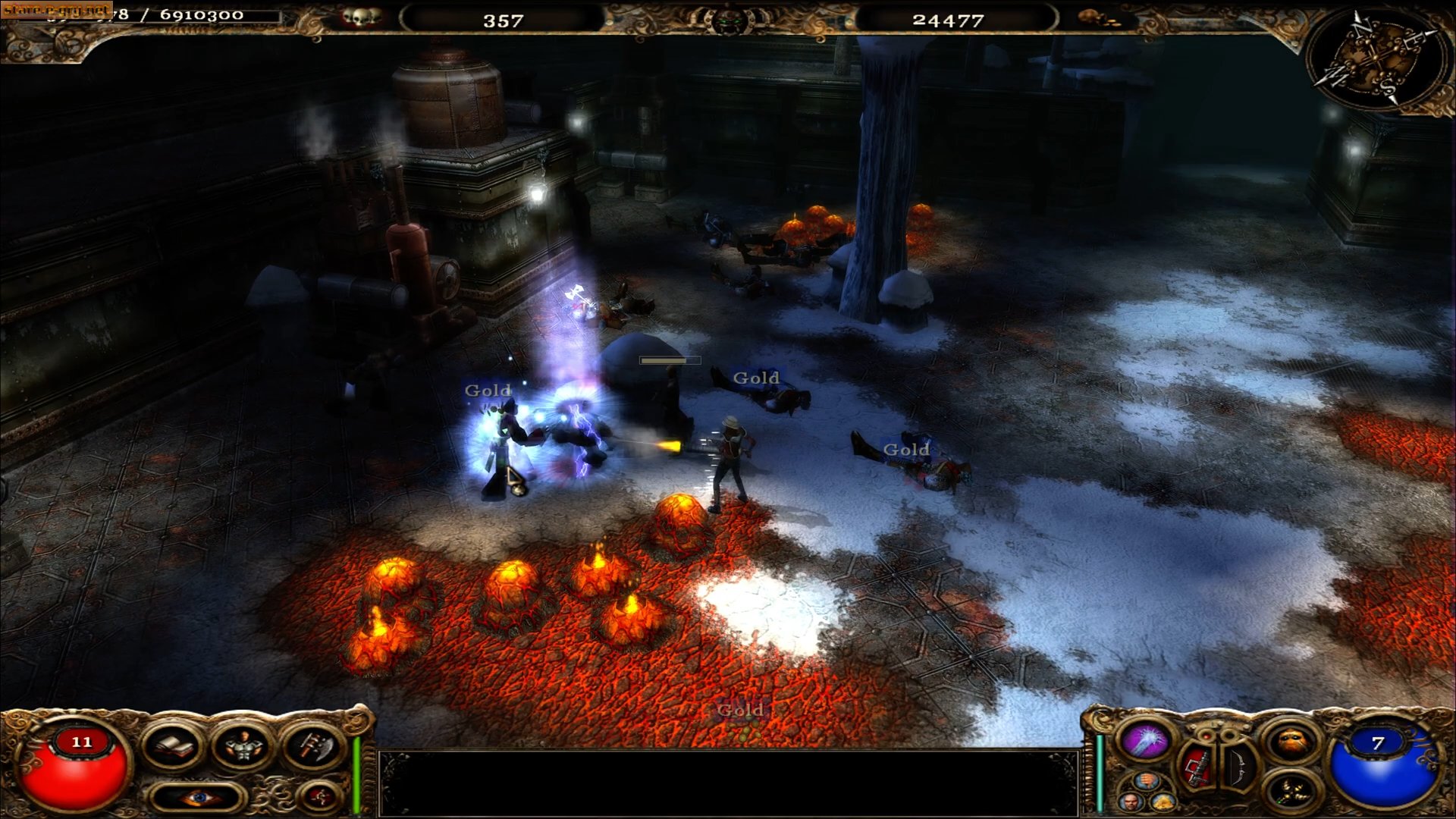Click the small red running figure icon
This screenshot has height=819, width=1456.
coord(318,796)
